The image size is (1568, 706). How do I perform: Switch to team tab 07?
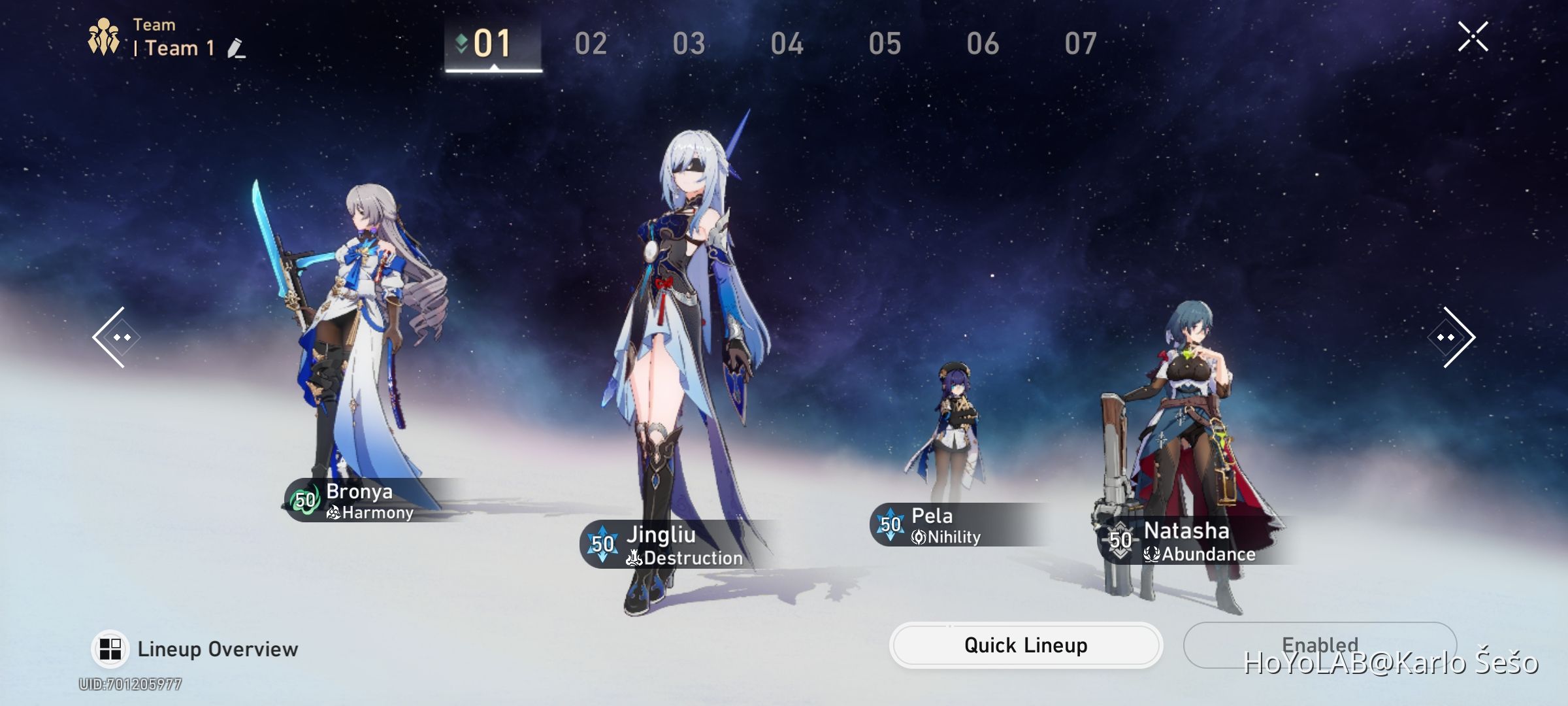point(1081,44)
